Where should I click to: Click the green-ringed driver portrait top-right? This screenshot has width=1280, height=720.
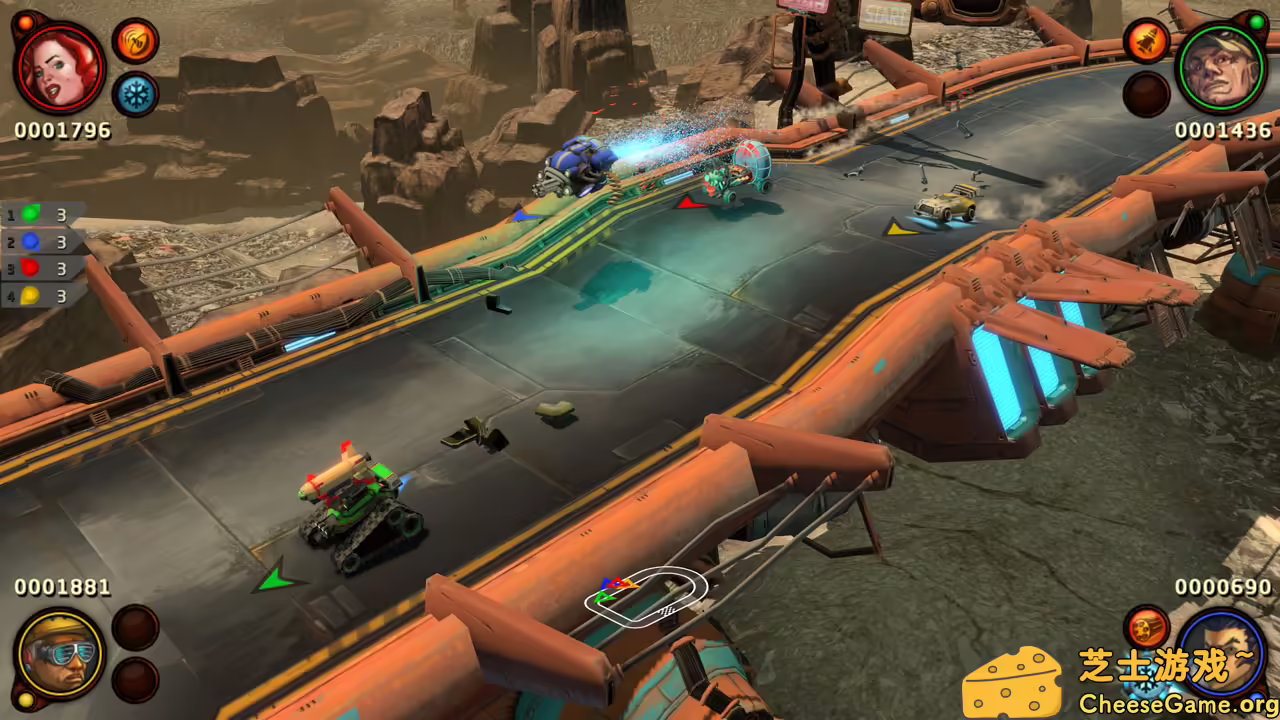(1220, 67)
